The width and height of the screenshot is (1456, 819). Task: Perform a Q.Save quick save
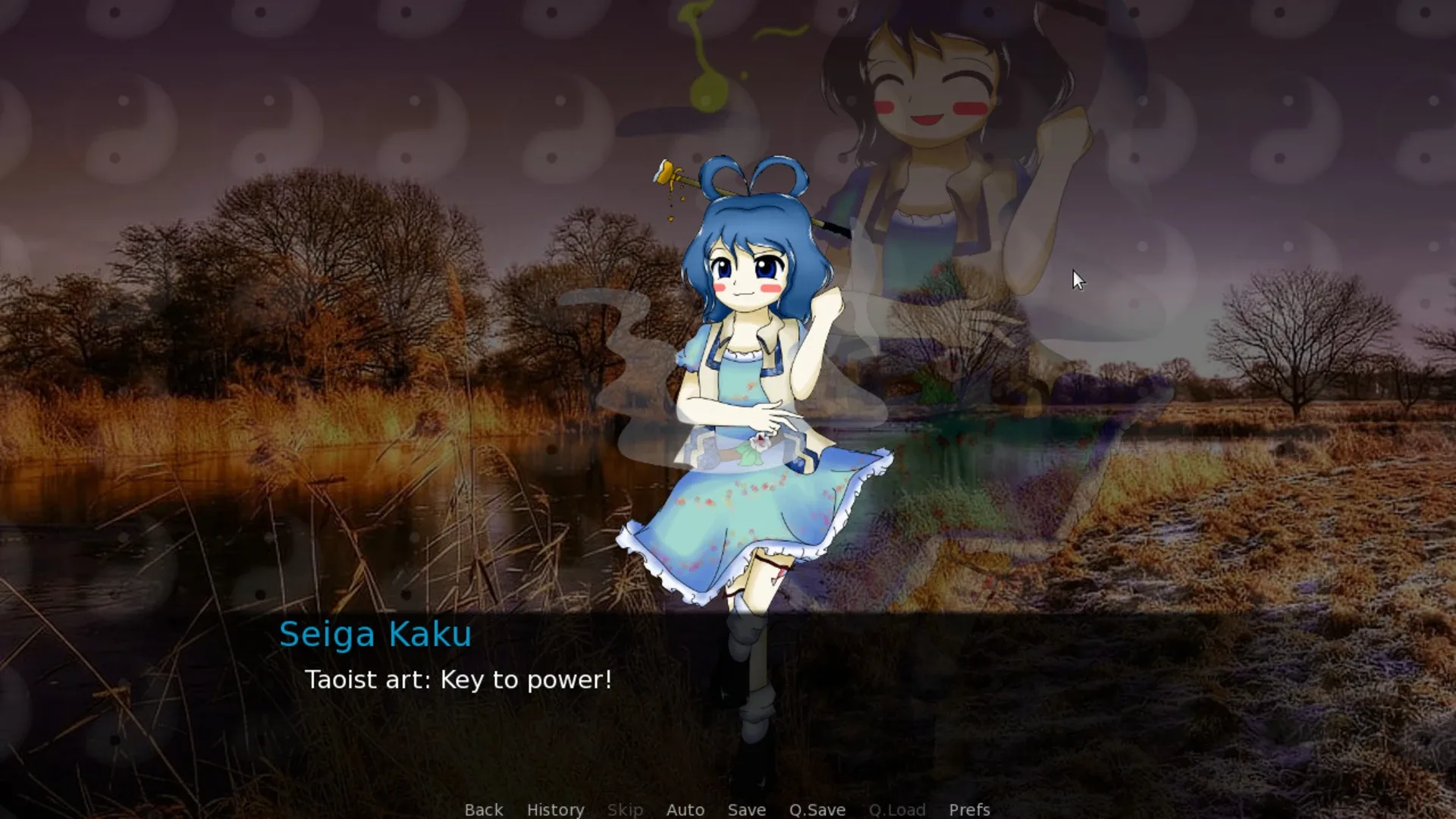[816, 809]
